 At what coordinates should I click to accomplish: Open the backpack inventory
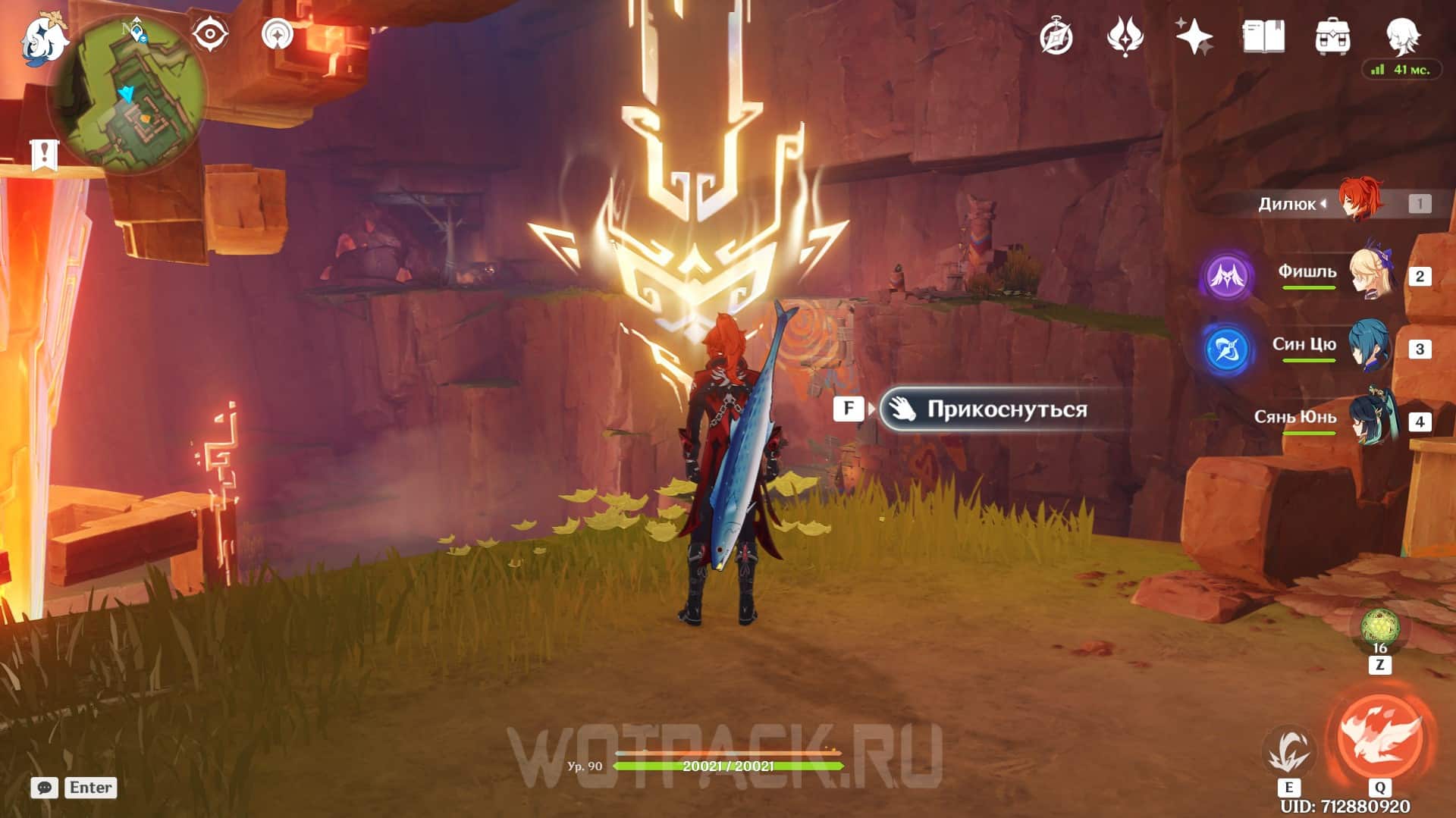coord(1332,36)
